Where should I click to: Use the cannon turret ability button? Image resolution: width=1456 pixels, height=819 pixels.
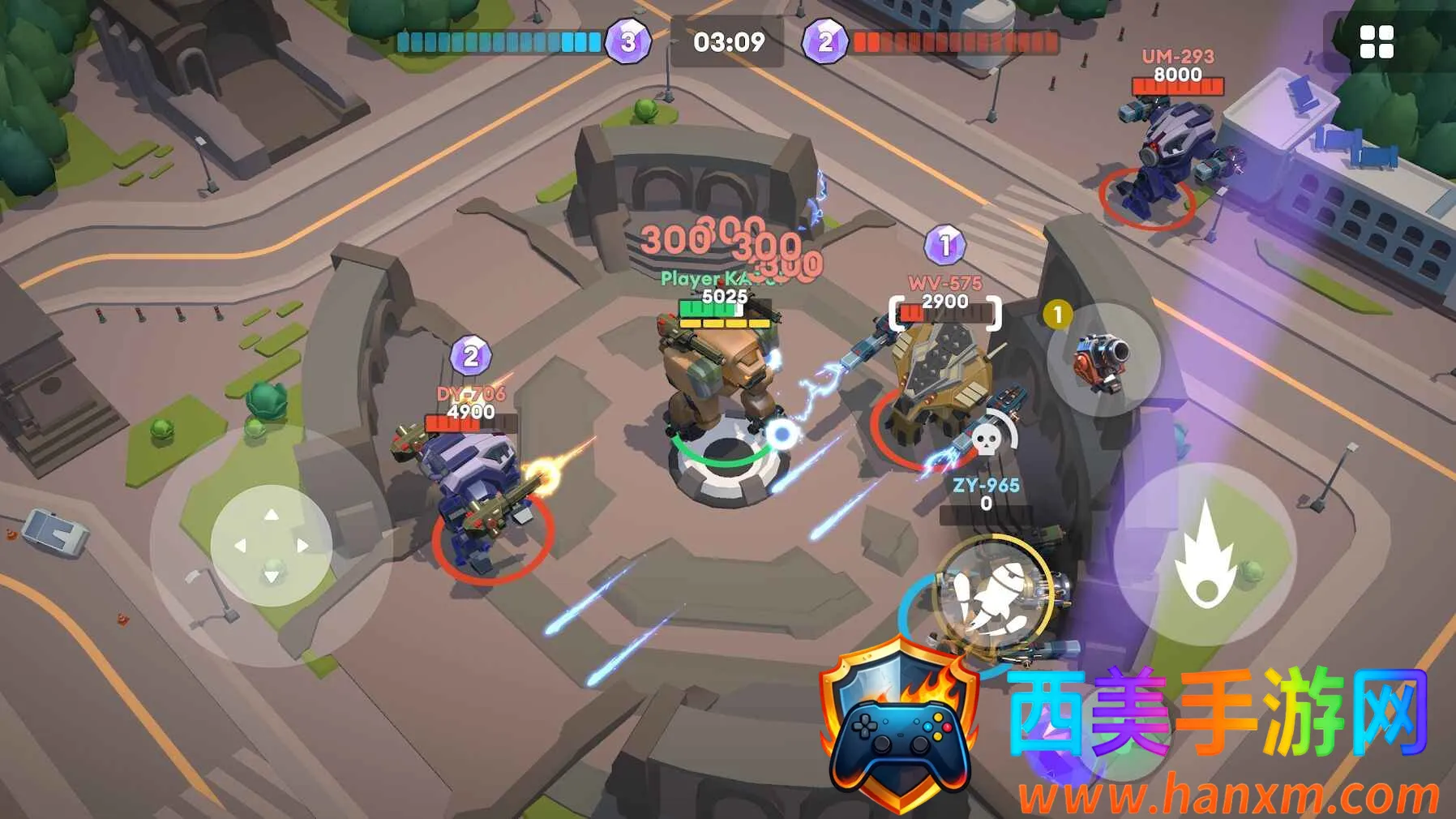[x=1103, y=359]
